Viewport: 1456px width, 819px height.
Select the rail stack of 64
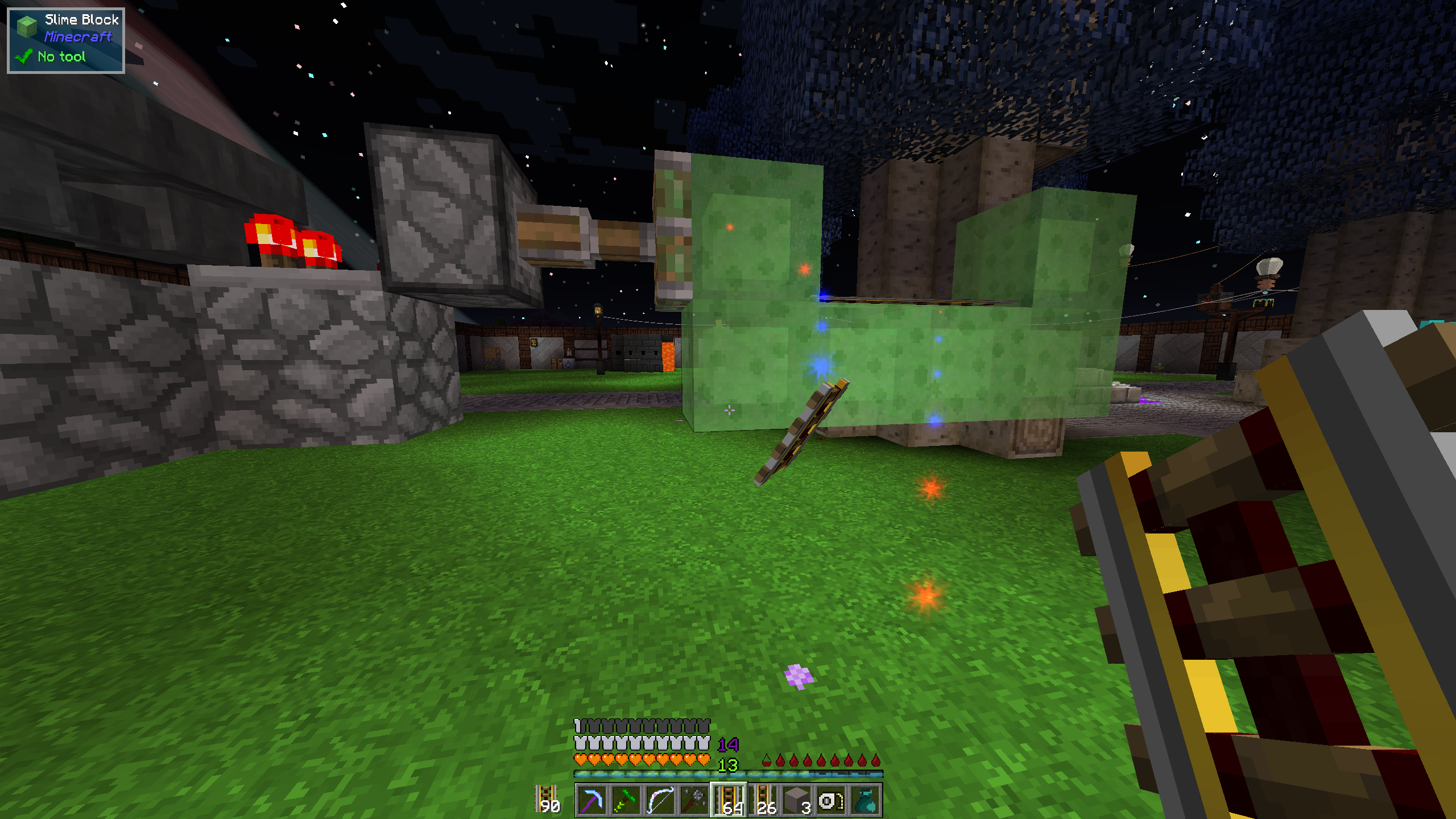point(729,800)
